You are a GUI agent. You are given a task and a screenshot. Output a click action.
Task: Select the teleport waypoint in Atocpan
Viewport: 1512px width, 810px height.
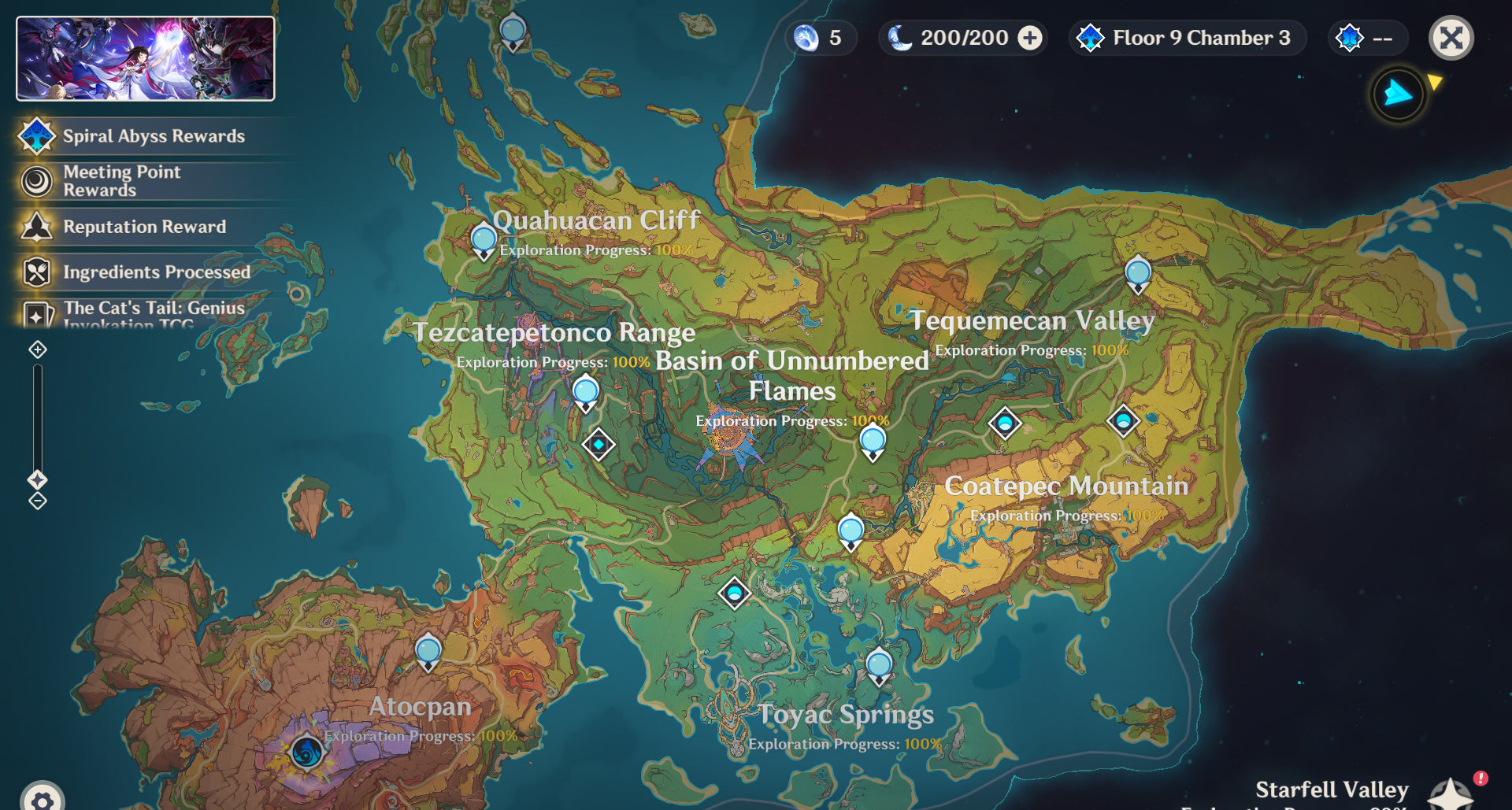[x=428, y=652]
